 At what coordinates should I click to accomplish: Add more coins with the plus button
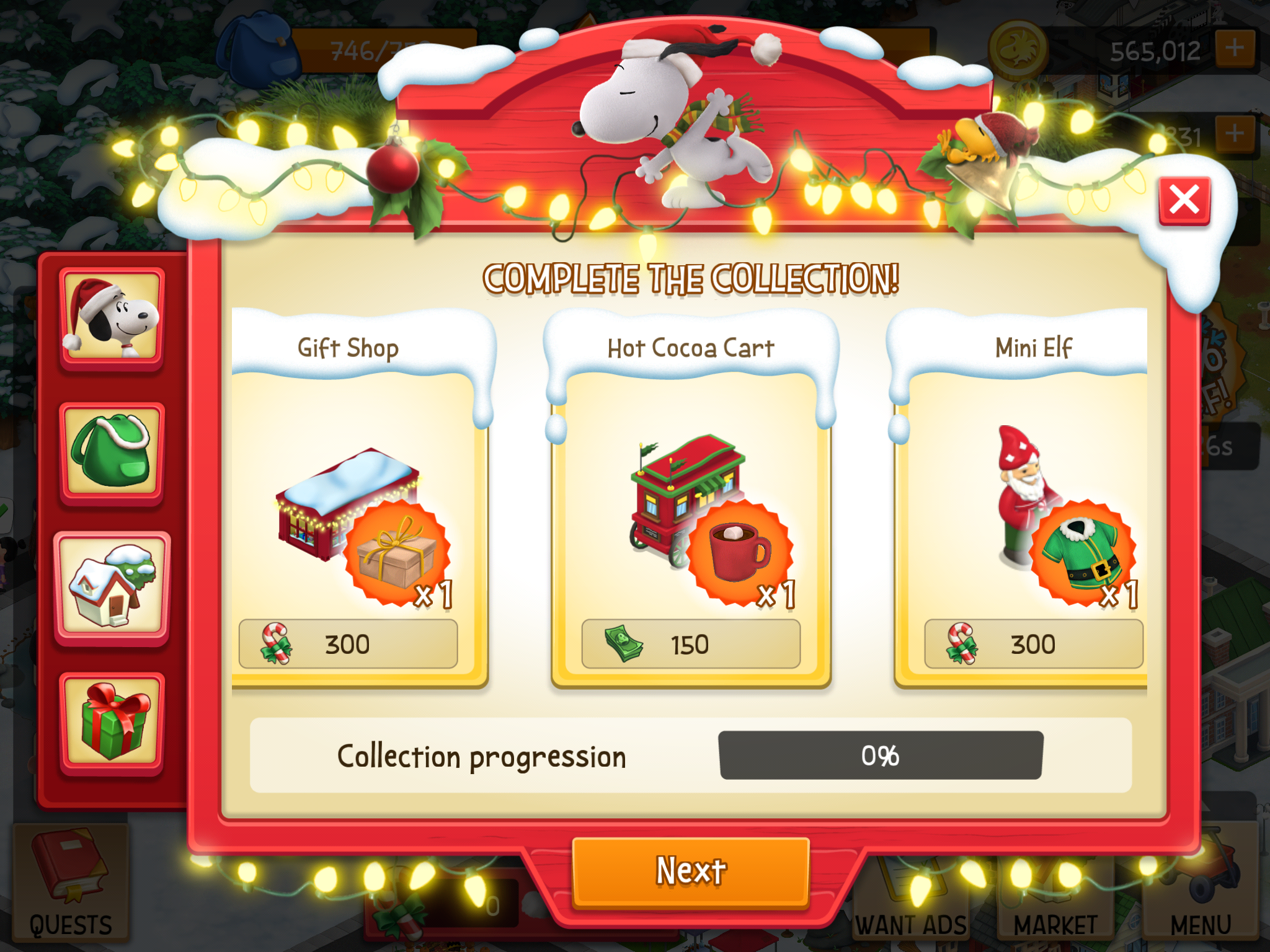(x=1235, y=48)
